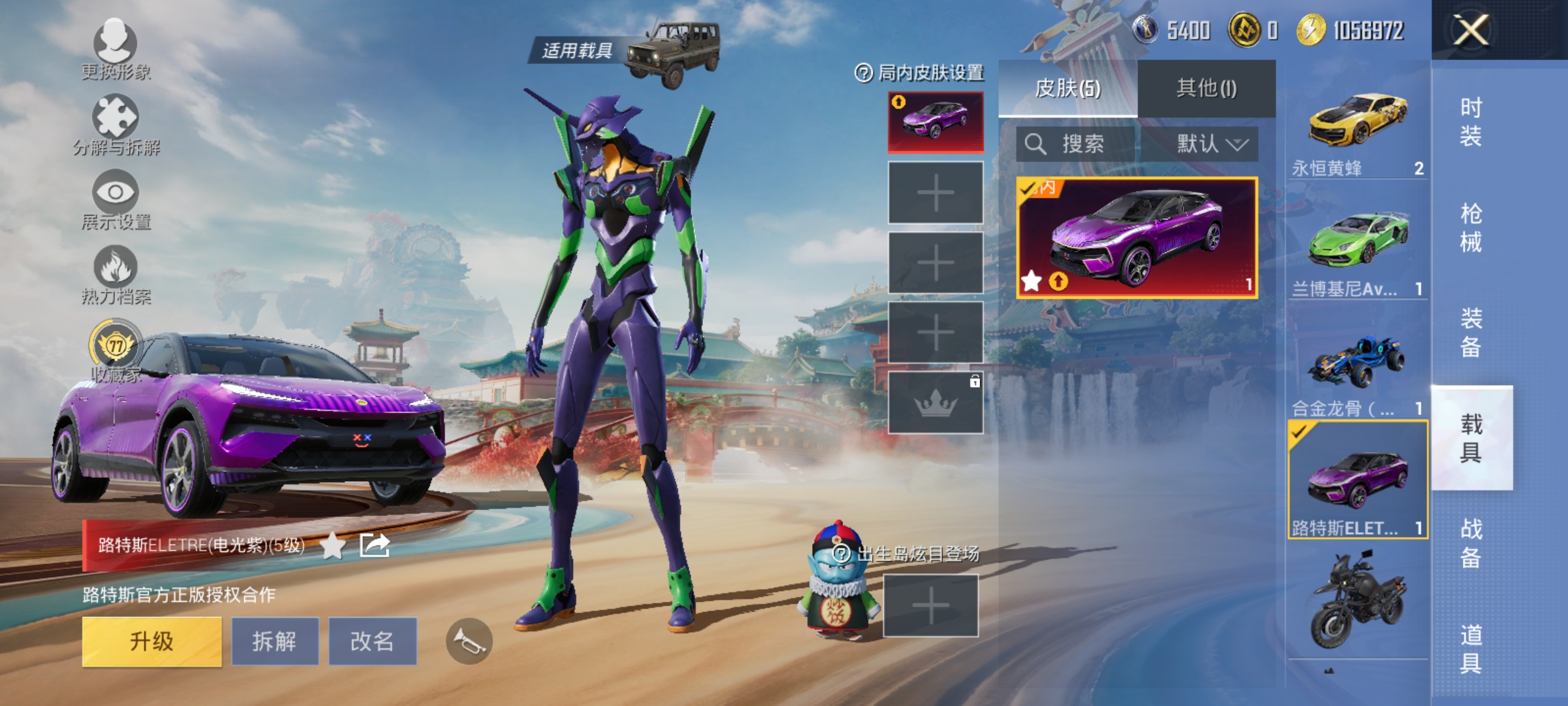This screenshot has width=1568, height=706.
Task: Switch to 枪械 weapons category
Action: click(x=1471, y=227)
